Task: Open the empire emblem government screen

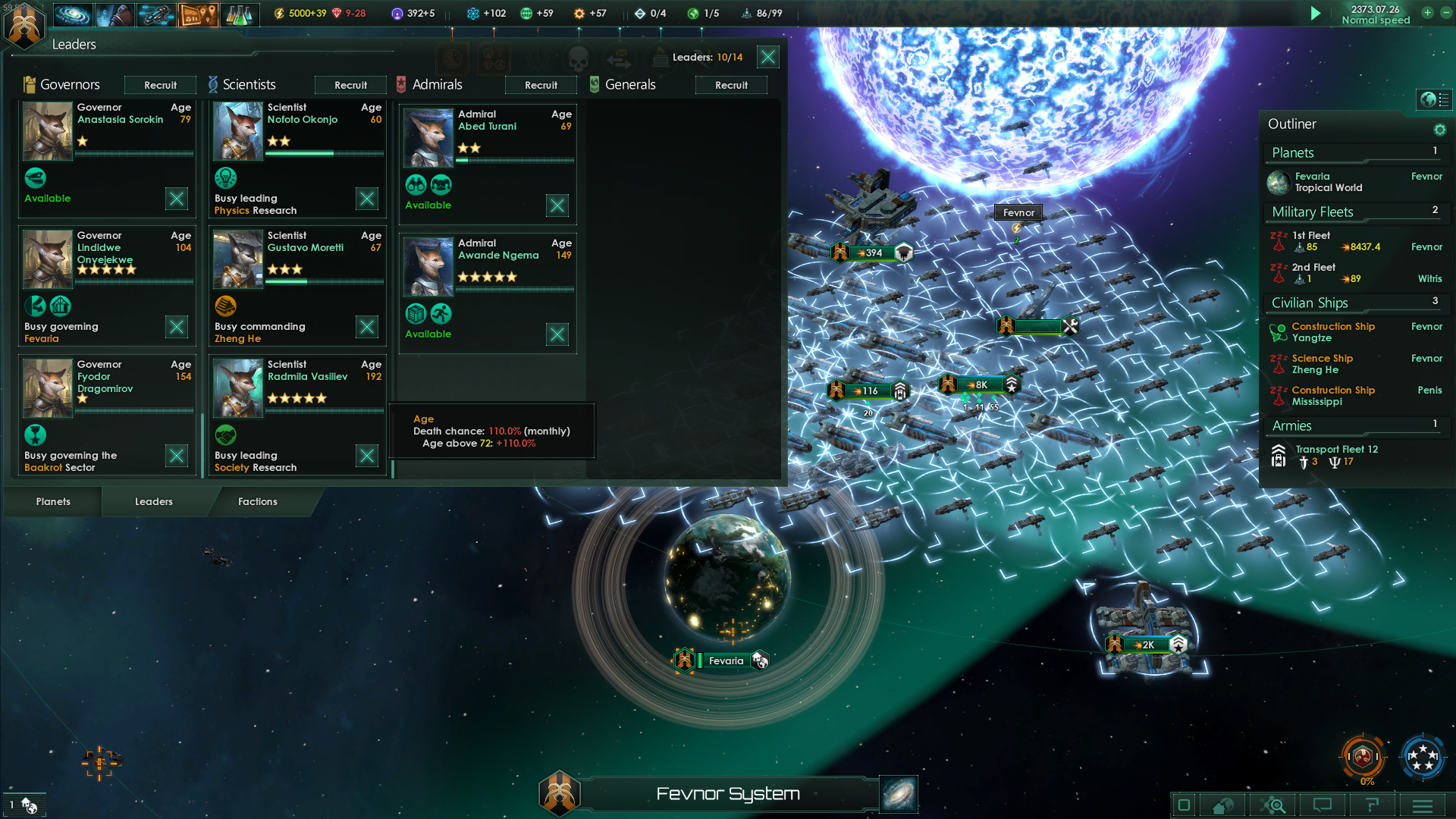Action: 24,25
